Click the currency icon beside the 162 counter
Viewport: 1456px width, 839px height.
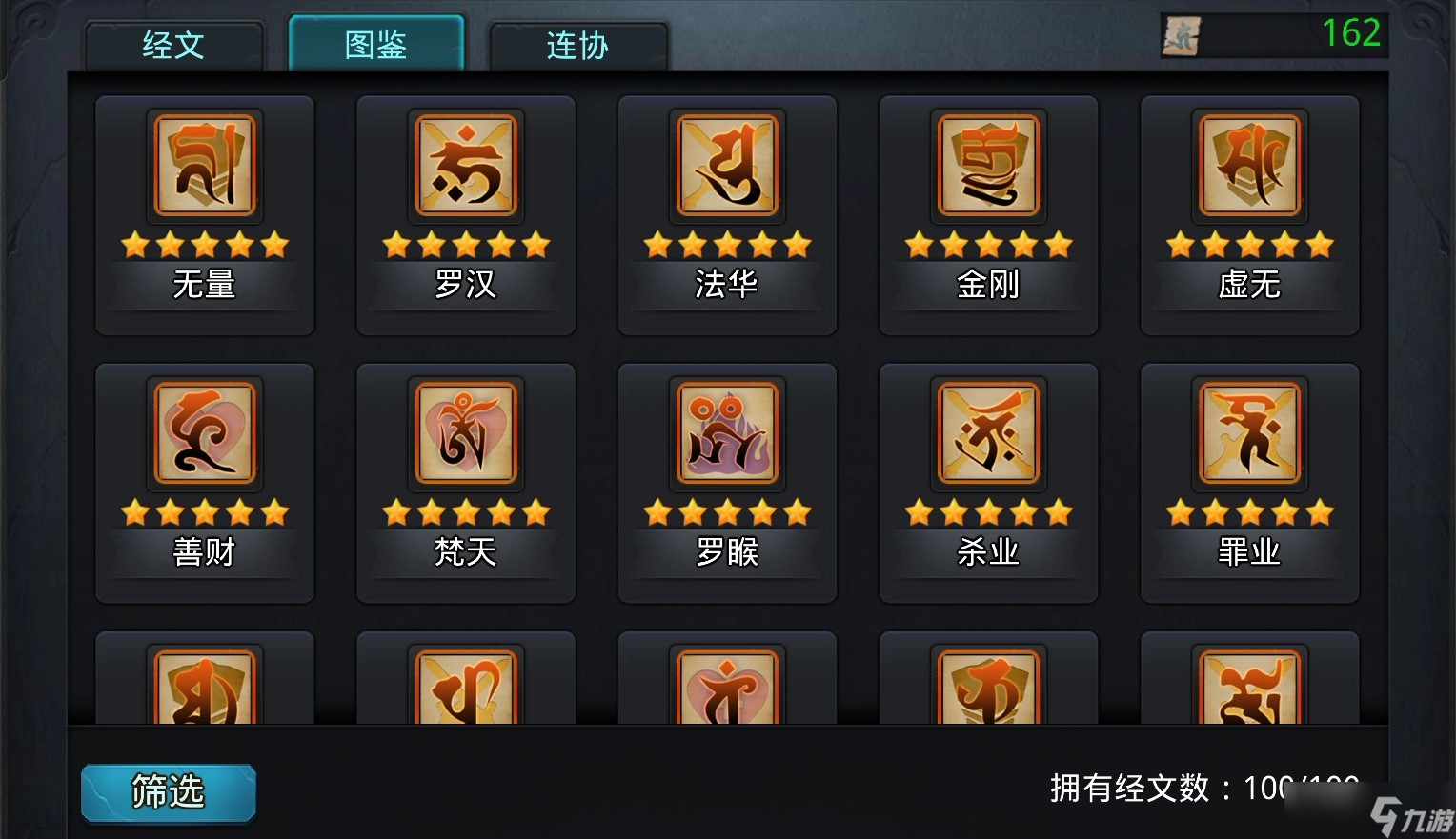click(x=1180, y=34)
